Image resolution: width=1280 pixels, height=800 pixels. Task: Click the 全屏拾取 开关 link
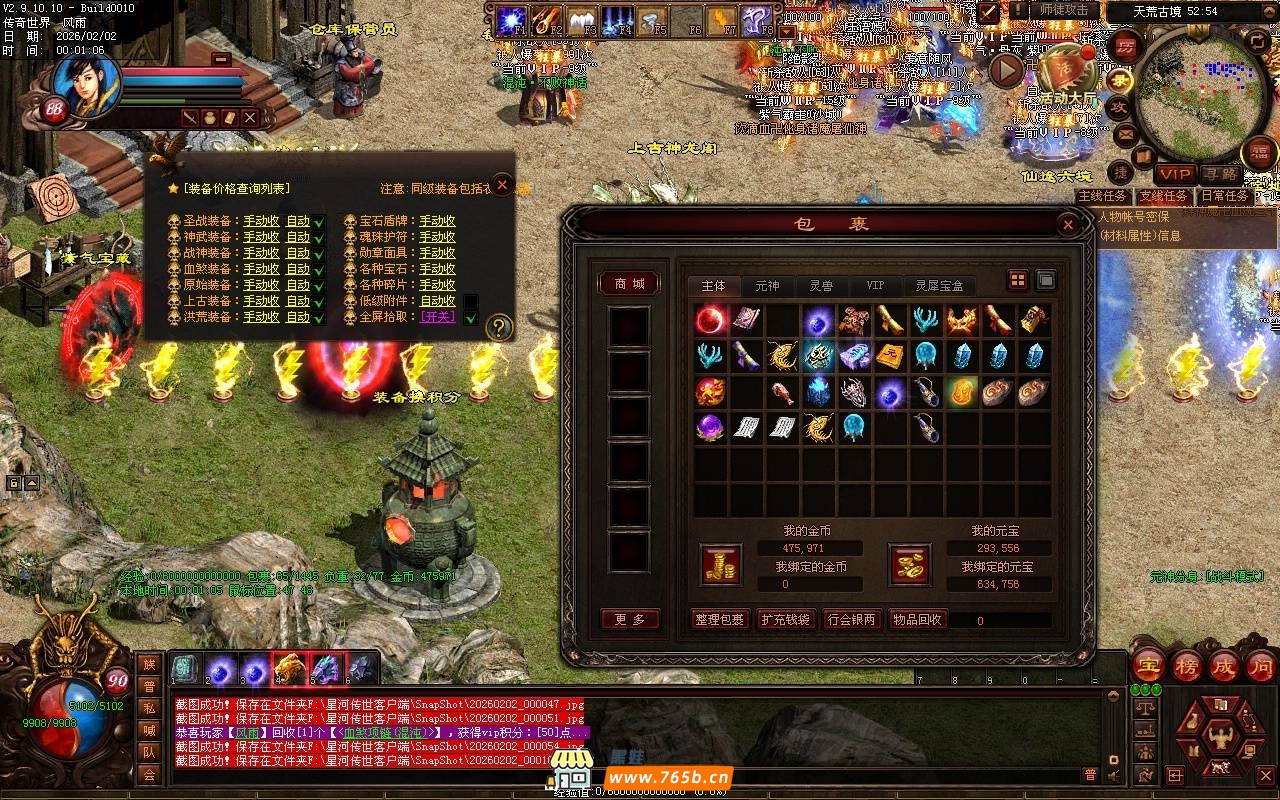(437, 317)
